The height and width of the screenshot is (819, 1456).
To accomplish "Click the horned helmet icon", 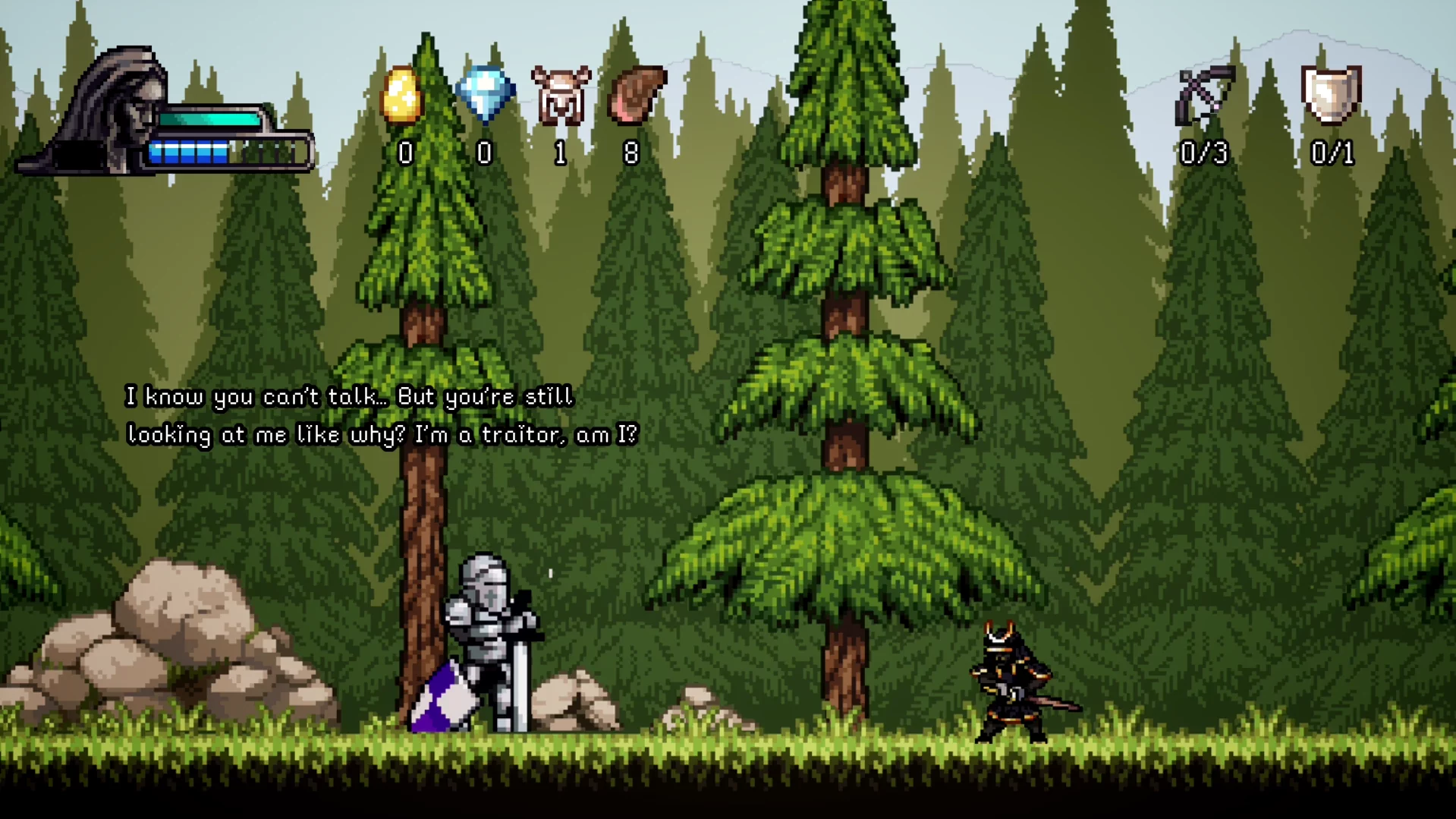I will pyautogui.click(x=561, y=96).
